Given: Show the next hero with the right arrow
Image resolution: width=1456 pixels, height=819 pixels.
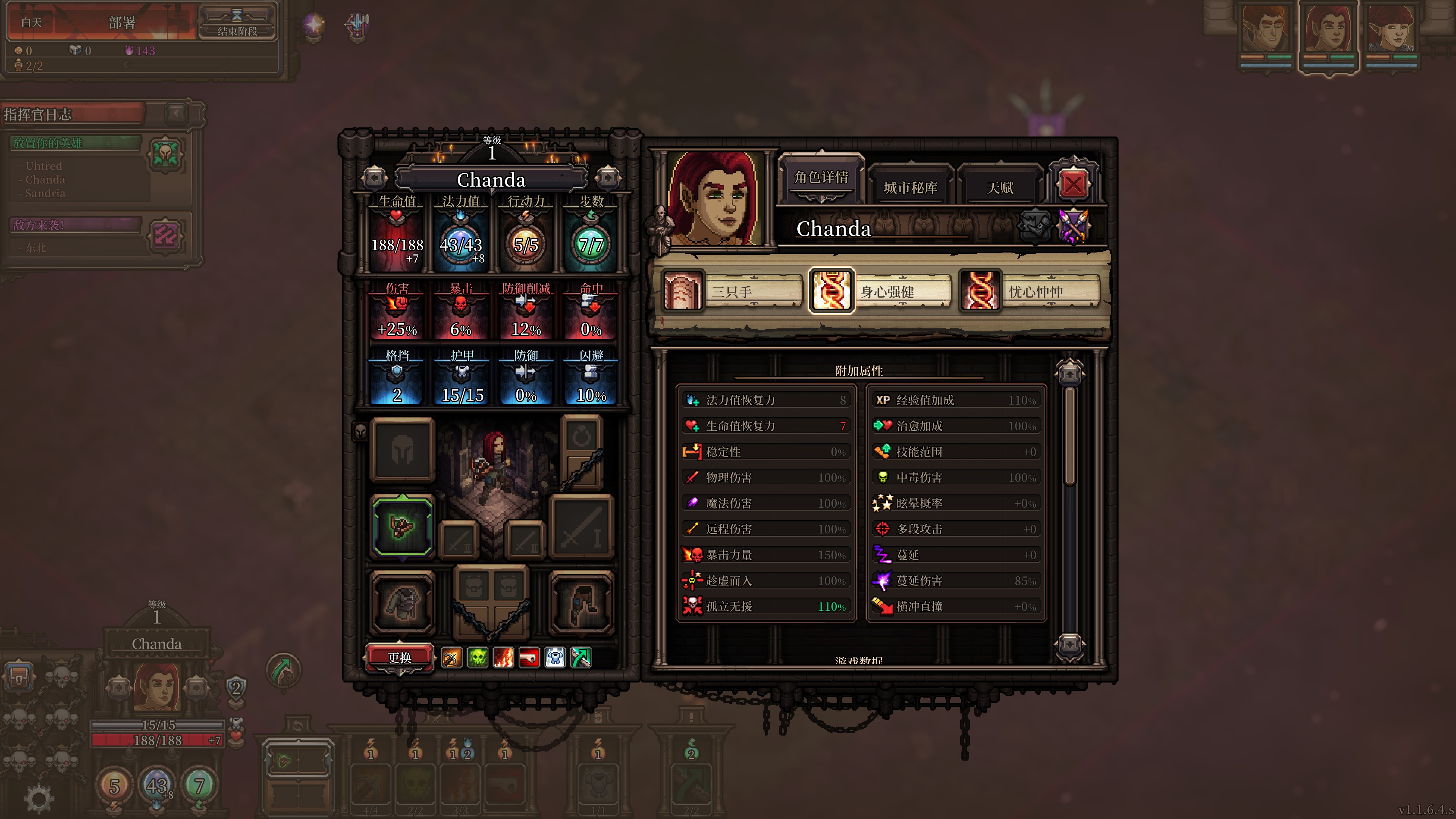Looking at the screenshot, I should tap(607, 179).
